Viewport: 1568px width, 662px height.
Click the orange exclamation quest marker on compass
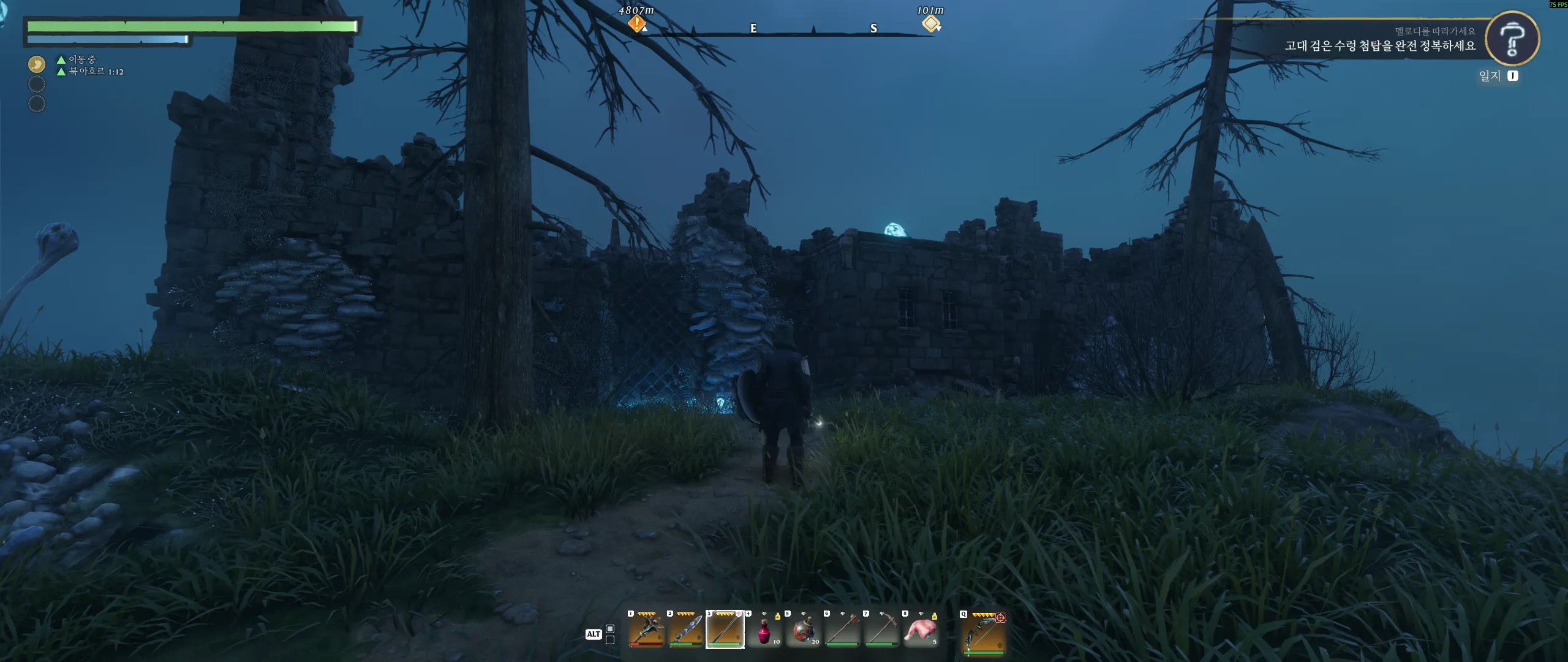click(x=637, y=24)
